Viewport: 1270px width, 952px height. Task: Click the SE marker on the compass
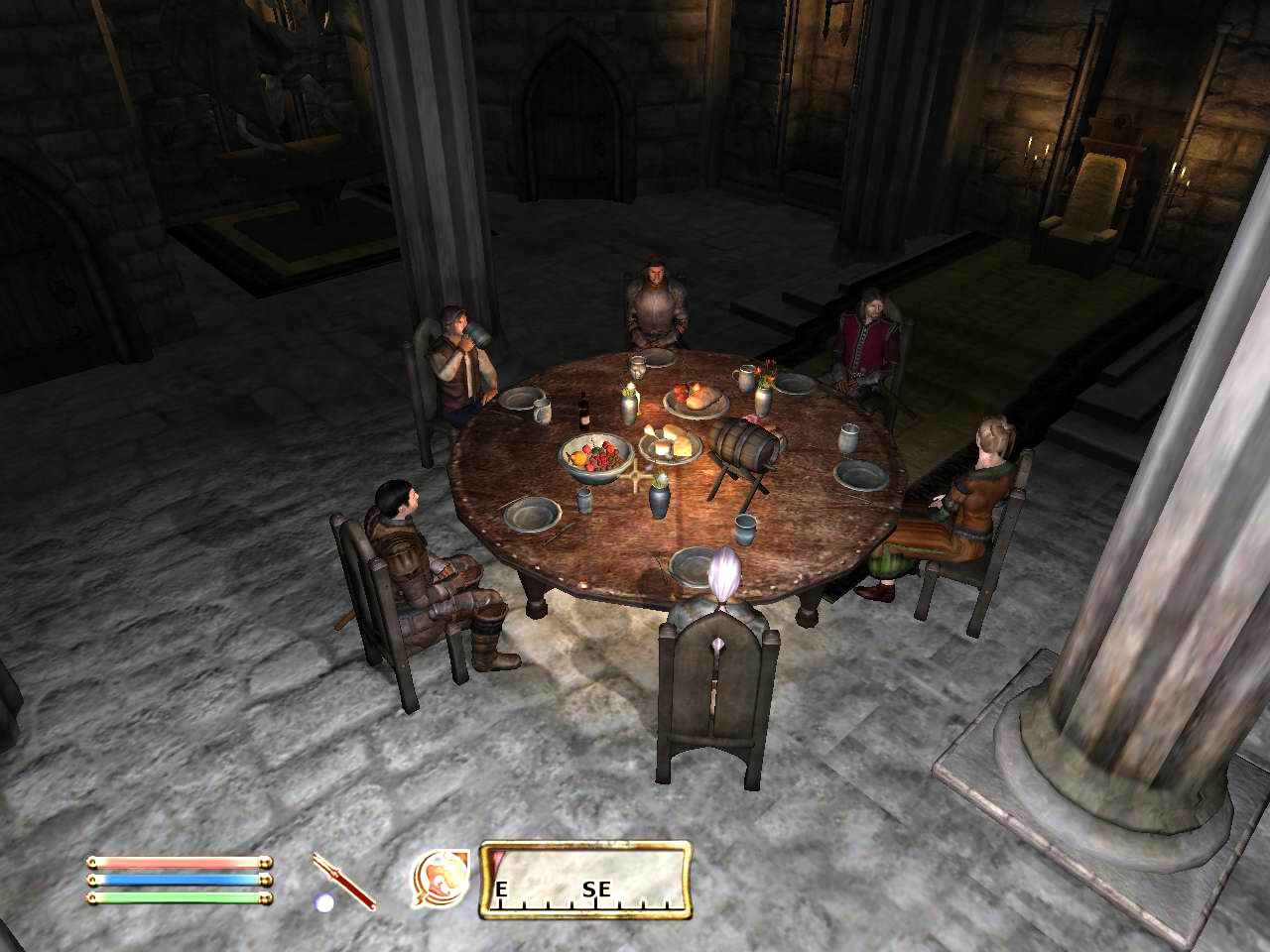coord(595,891)
